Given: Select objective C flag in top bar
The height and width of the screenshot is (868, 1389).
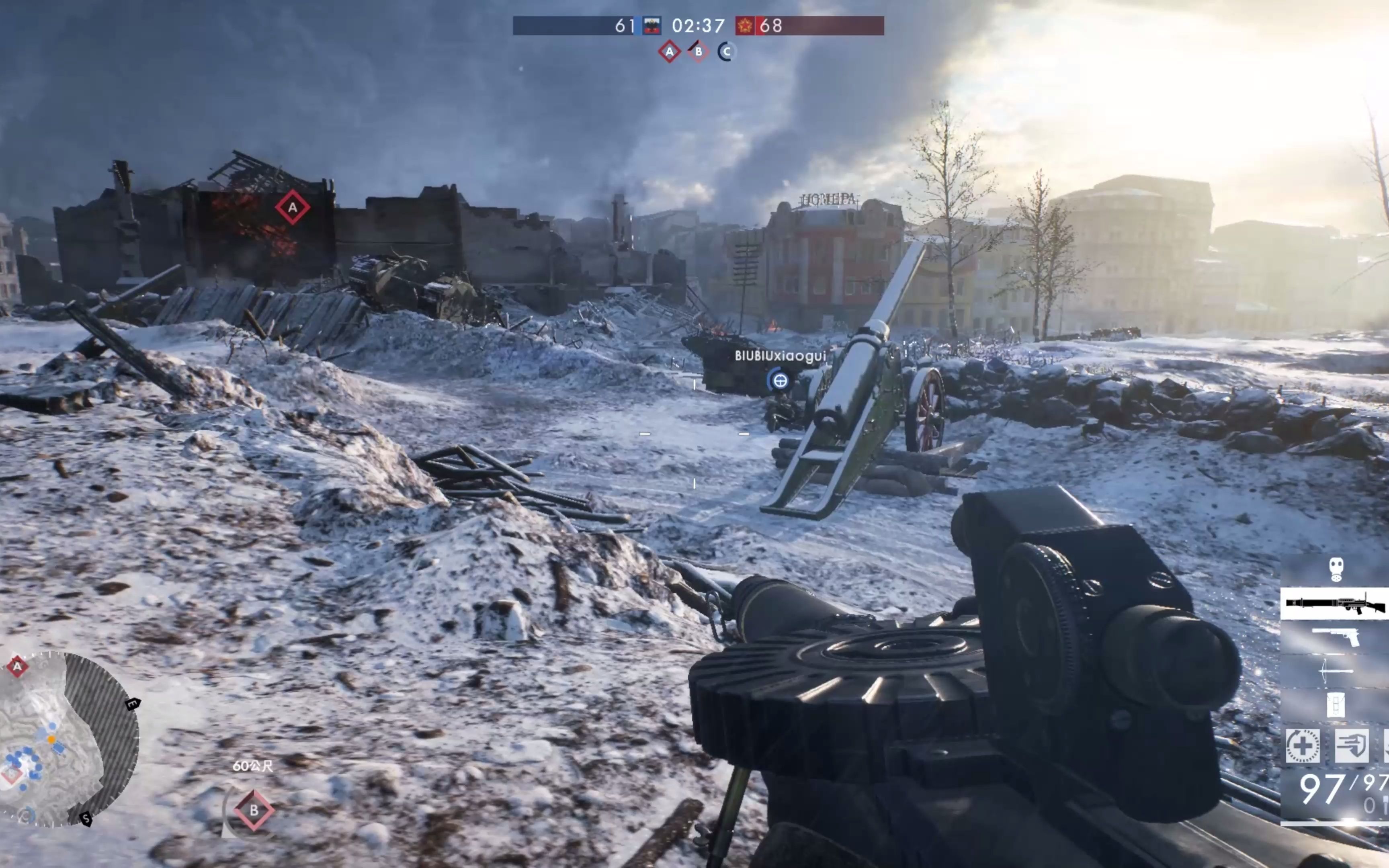Looking at the screenshot, I should [726, 52].
